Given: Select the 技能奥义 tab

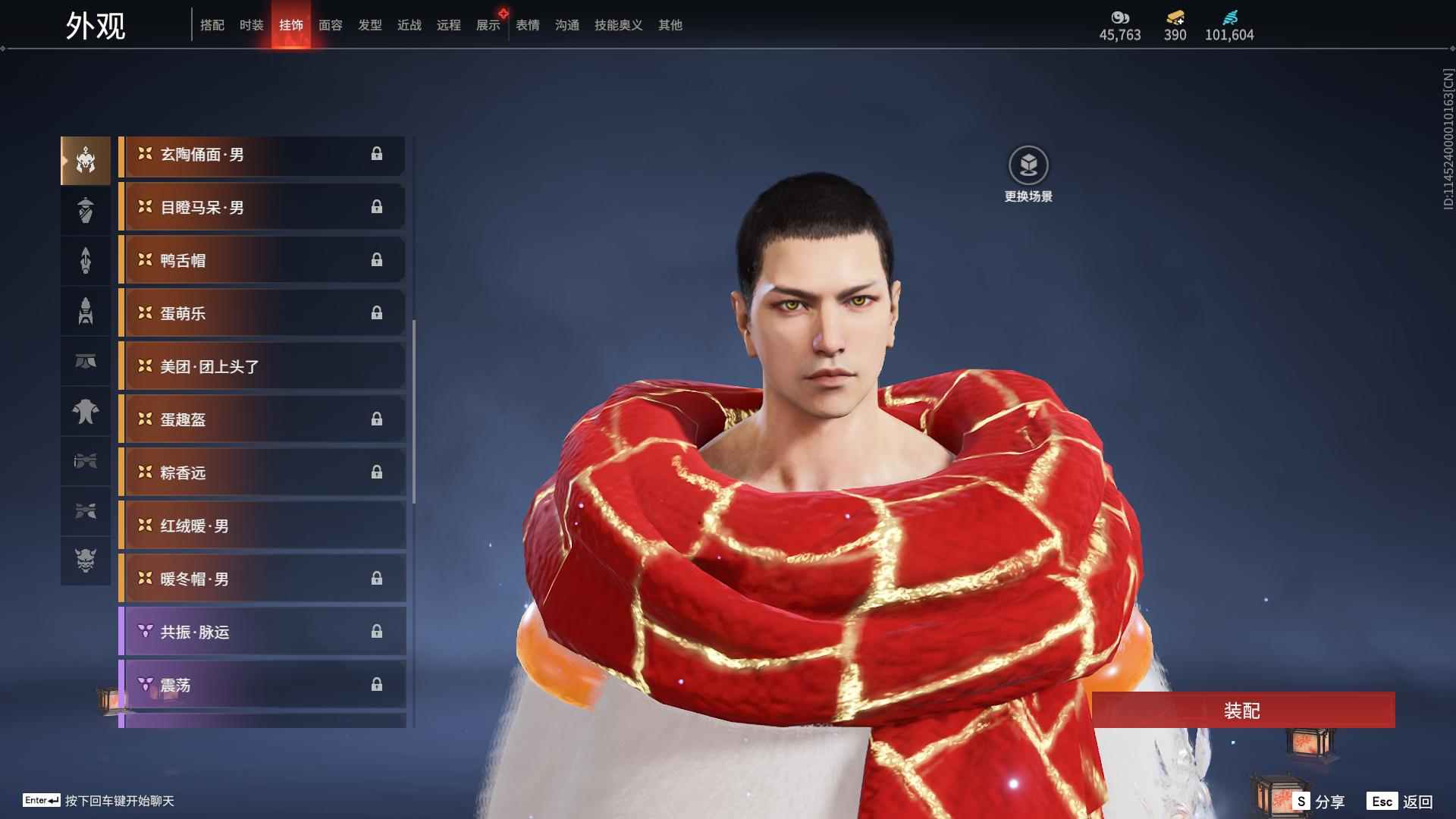Looking at the screenshot, I should click(x=619, y=25).
